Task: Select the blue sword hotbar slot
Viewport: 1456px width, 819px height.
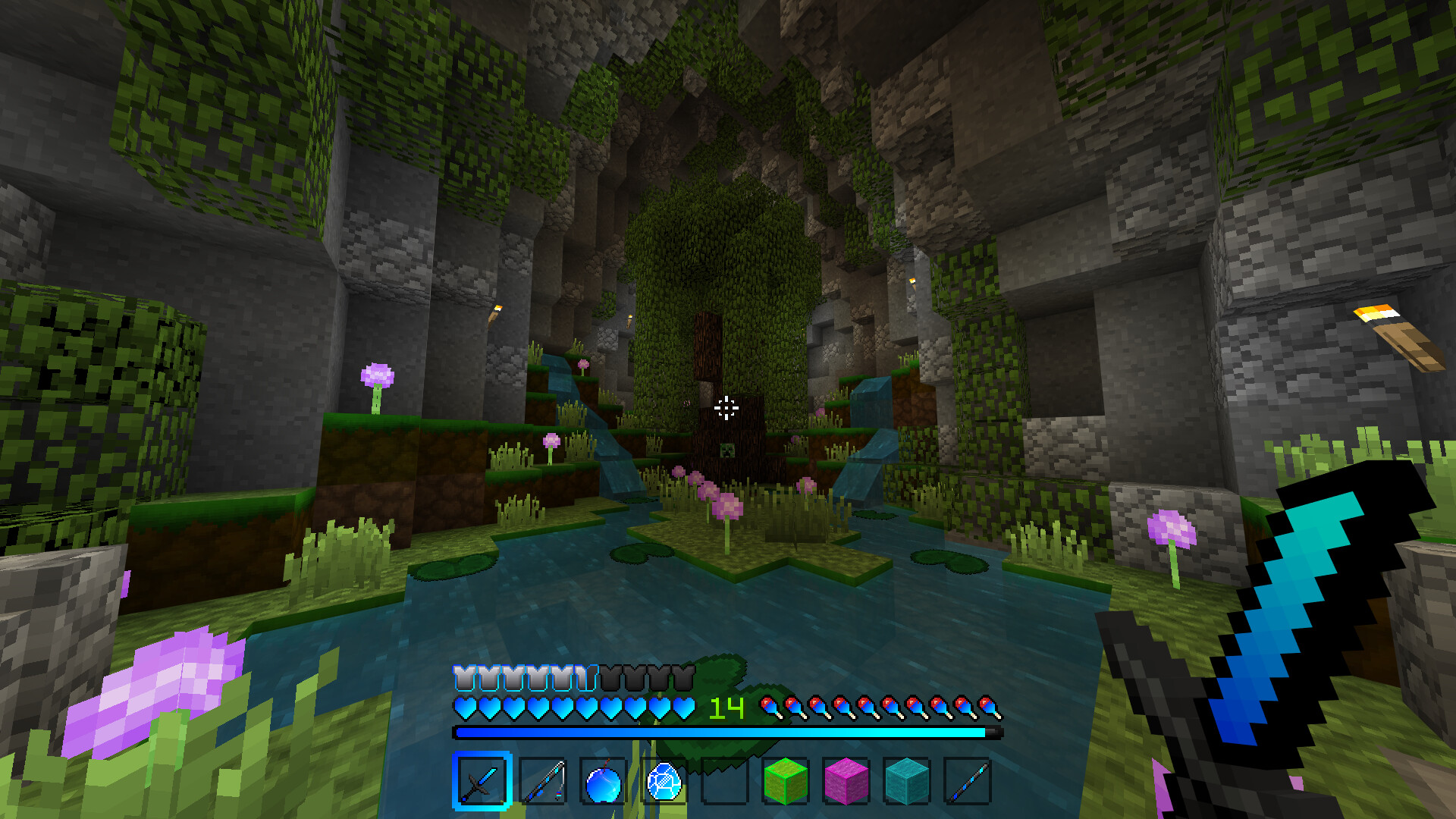Action: point(482,781)
